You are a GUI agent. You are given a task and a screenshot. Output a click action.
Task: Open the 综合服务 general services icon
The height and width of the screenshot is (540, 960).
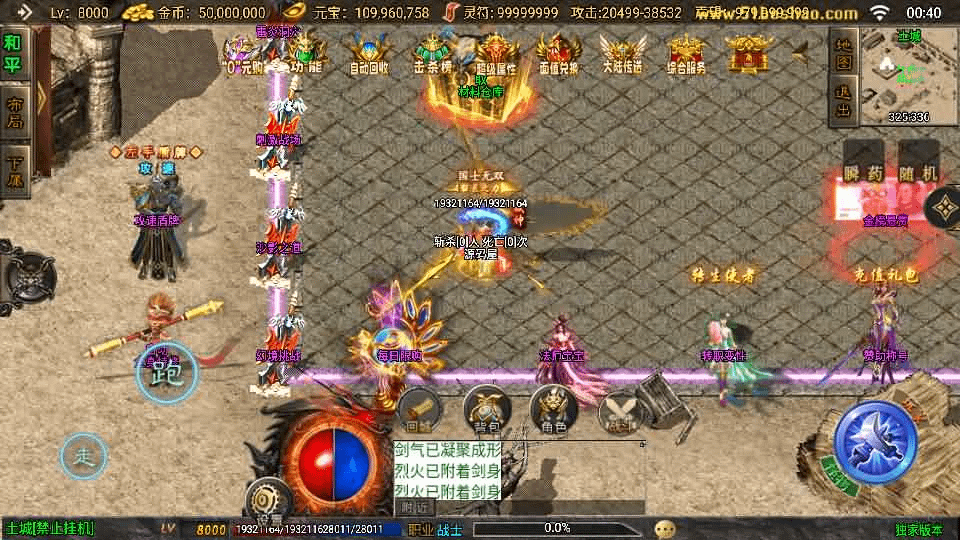685,53
